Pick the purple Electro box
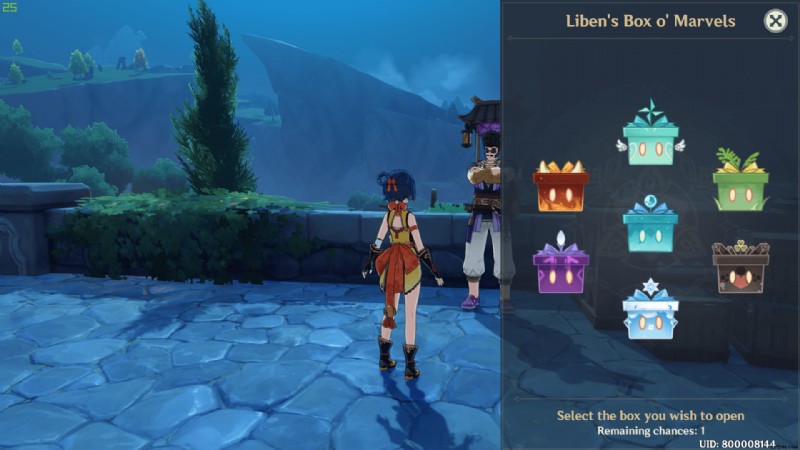800x450 pixels. click(x=560, y=268)
